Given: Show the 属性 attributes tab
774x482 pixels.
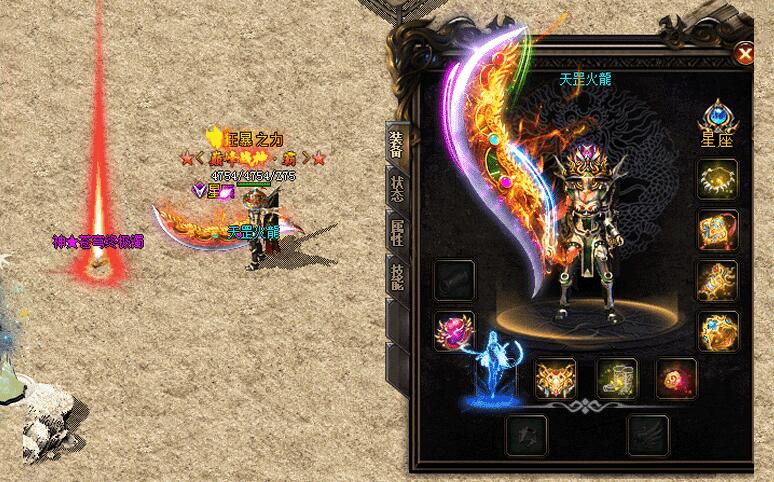Looking at the screenshot, I should coord(397,231).
